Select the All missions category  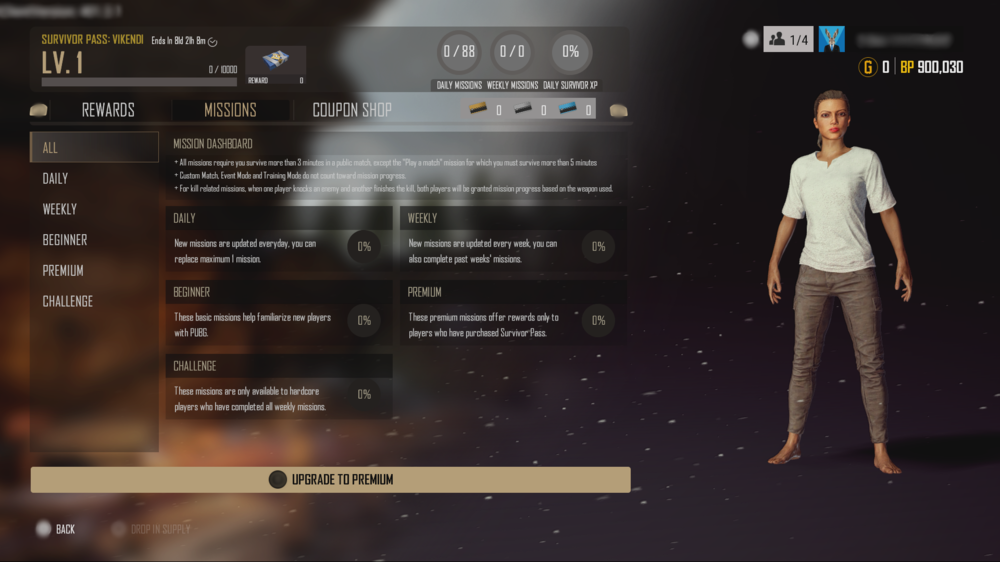pos(94,148)
